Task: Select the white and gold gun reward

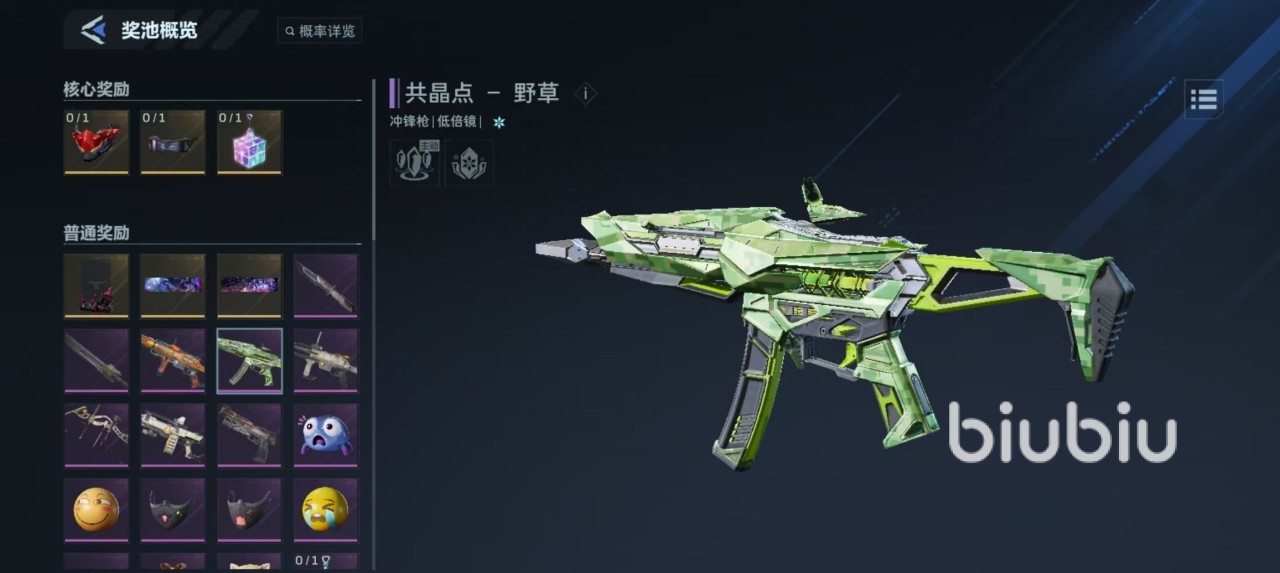Action: point(172,434)
